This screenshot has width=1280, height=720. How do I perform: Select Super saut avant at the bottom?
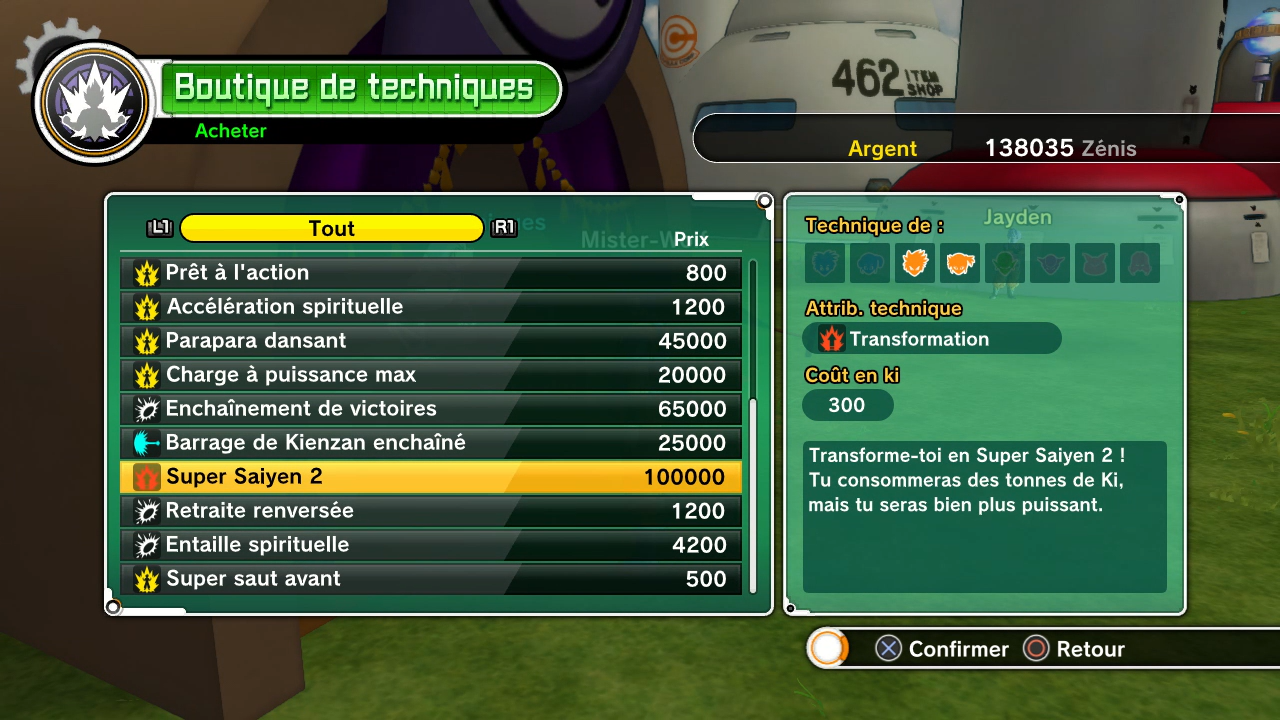coord(430,579)
